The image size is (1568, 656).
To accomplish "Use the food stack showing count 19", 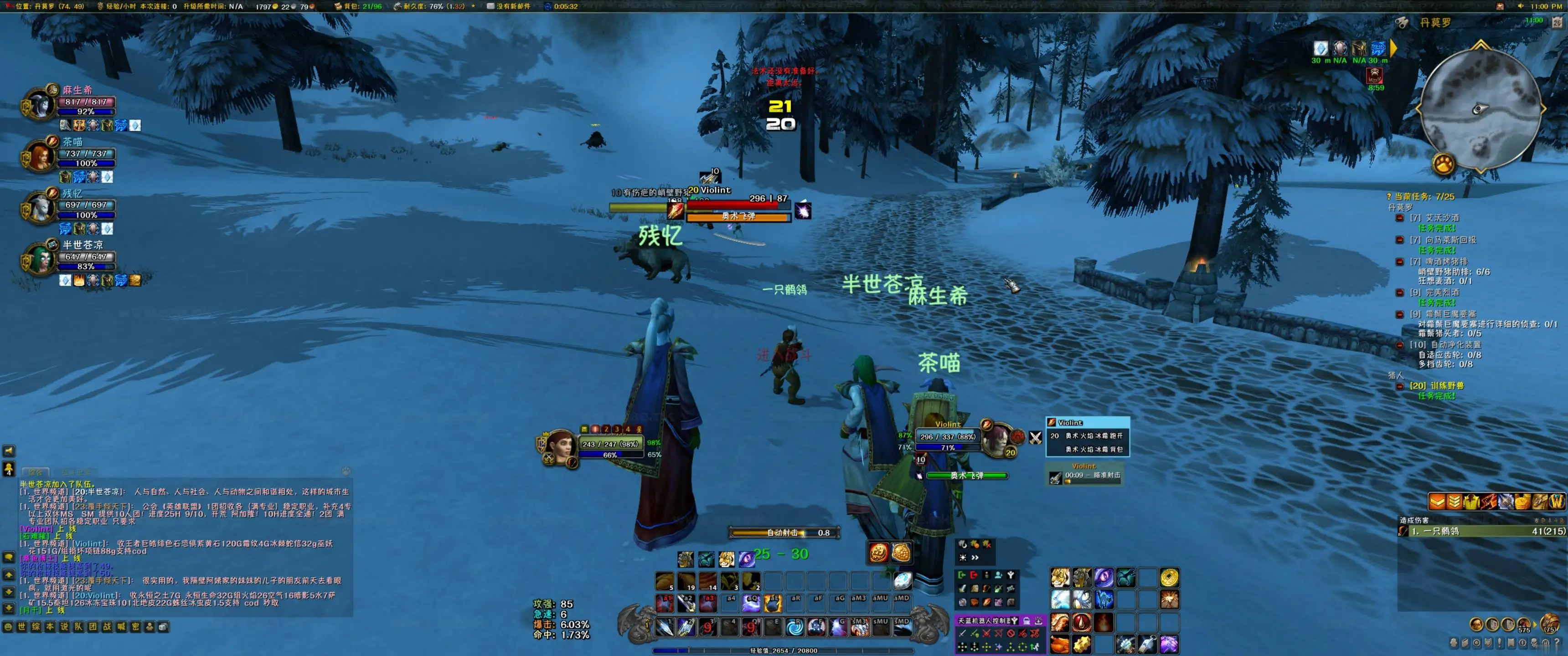I will (686, 580).
